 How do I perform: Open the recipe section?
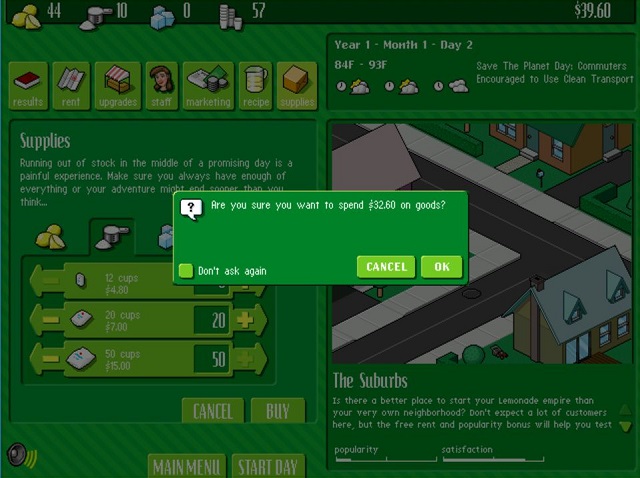255,86
